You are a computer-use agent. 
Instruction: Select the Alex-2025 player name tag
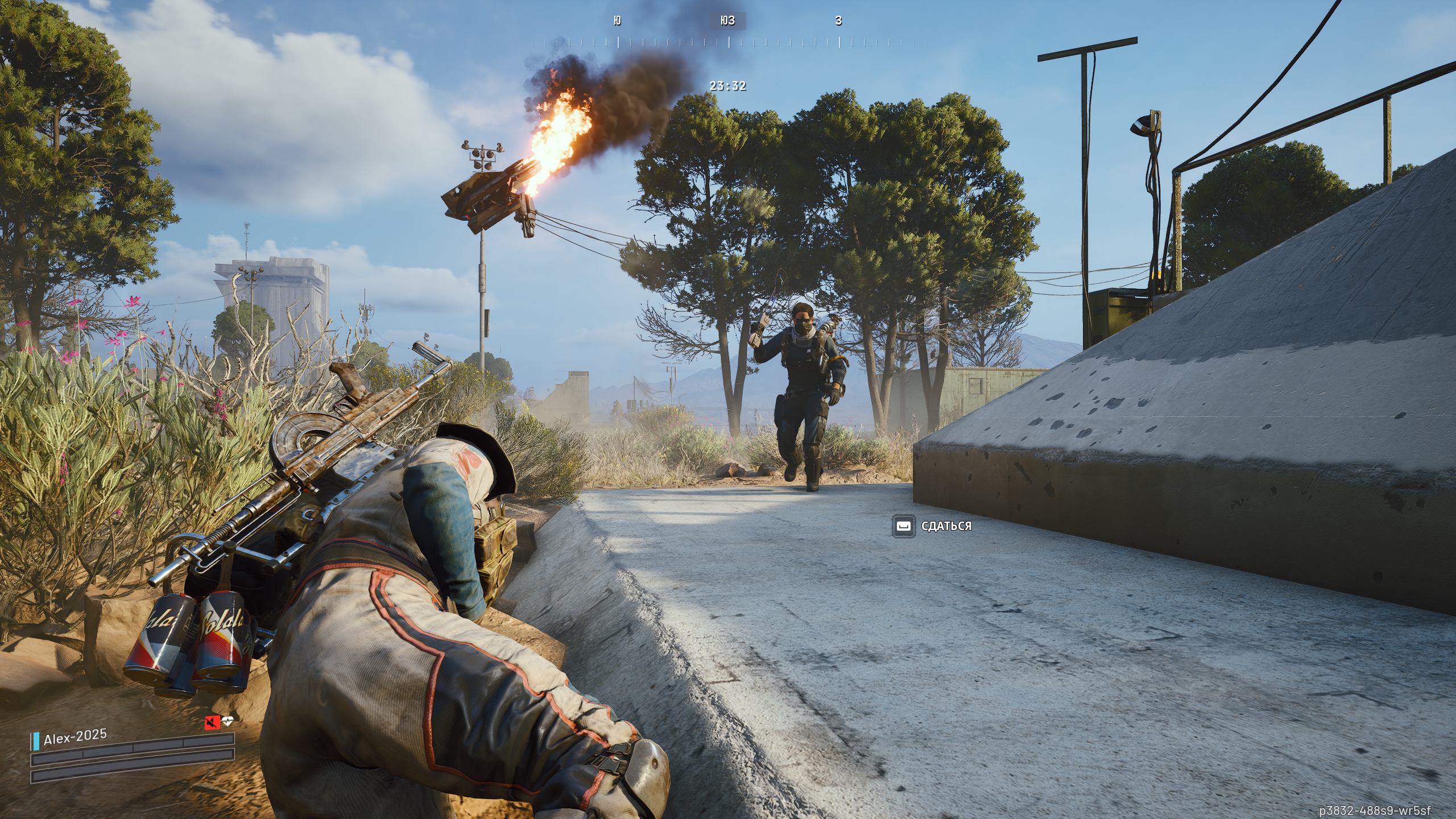click(x=75, y=735)
